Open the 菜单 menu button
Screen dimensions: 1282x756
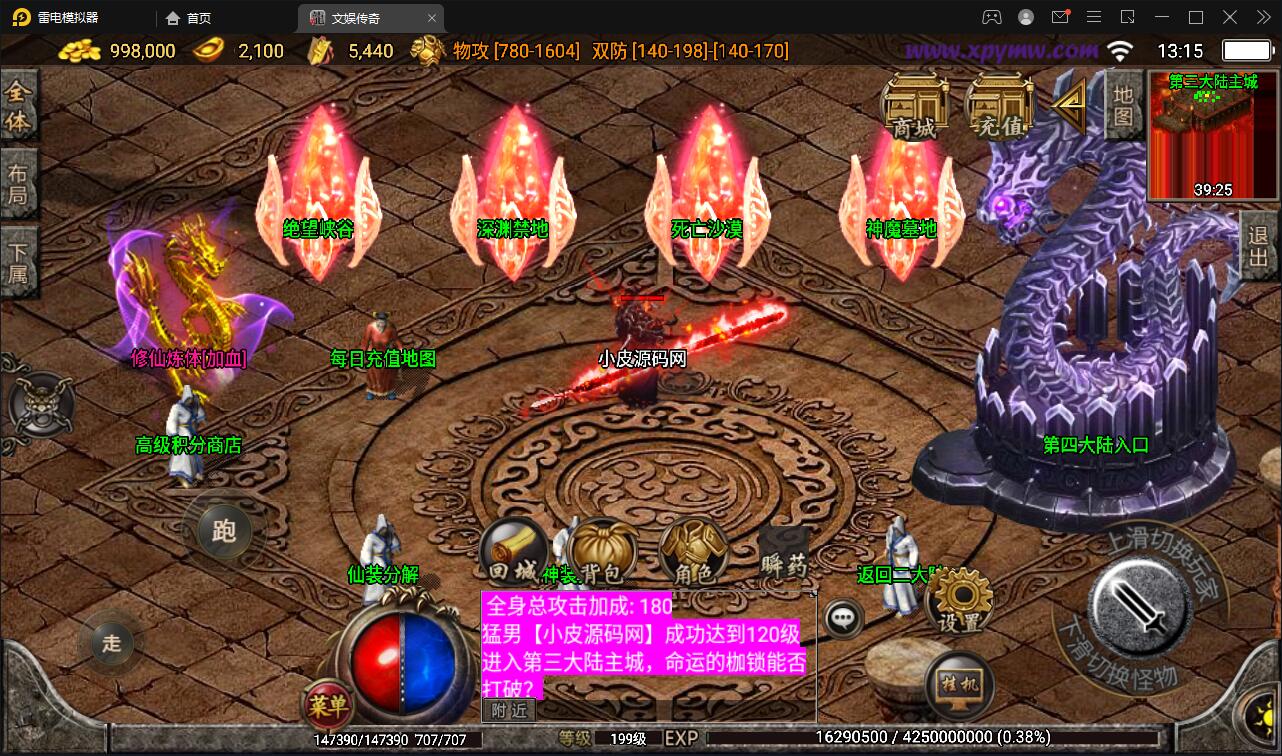click(330, 706)
